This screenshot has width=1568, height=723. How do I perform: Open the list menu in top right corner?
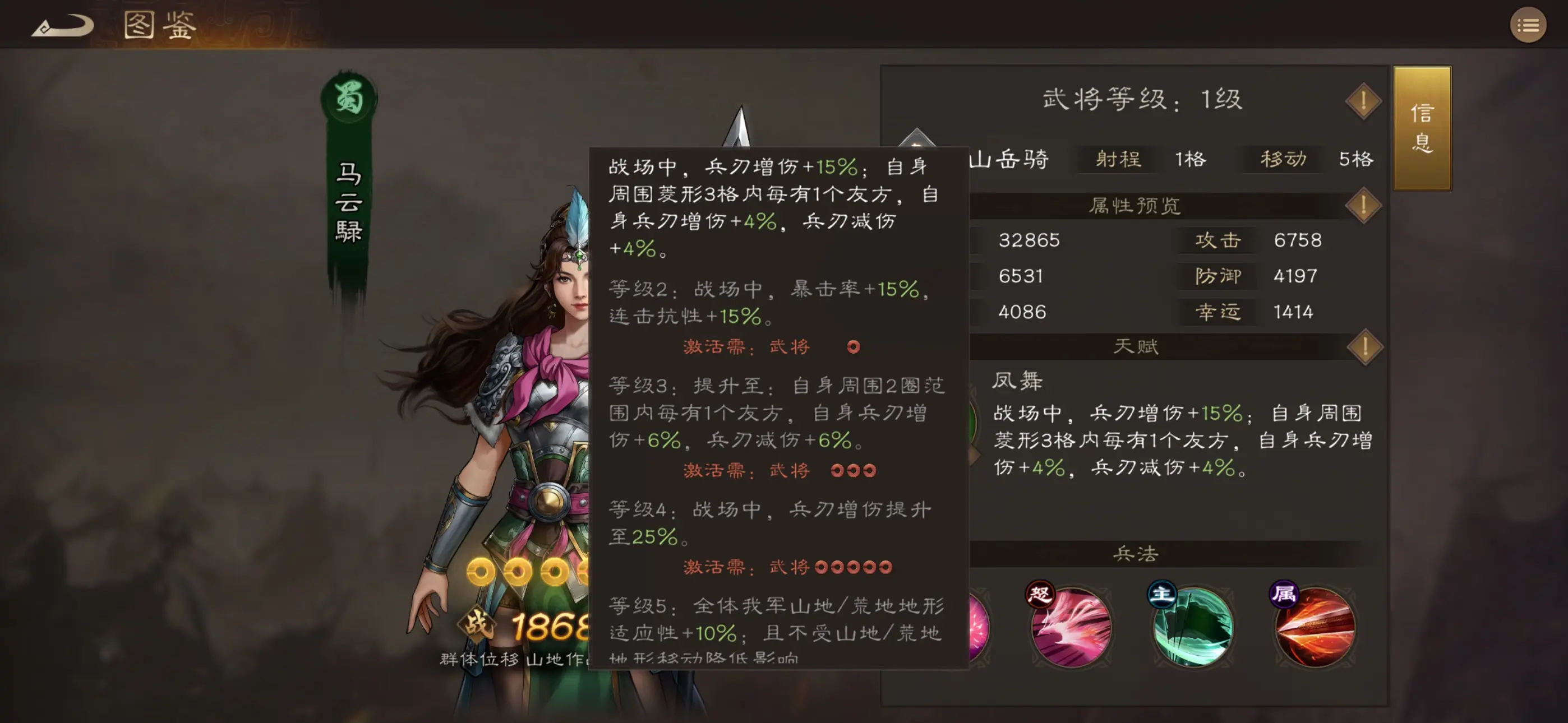pos(1529,26)
